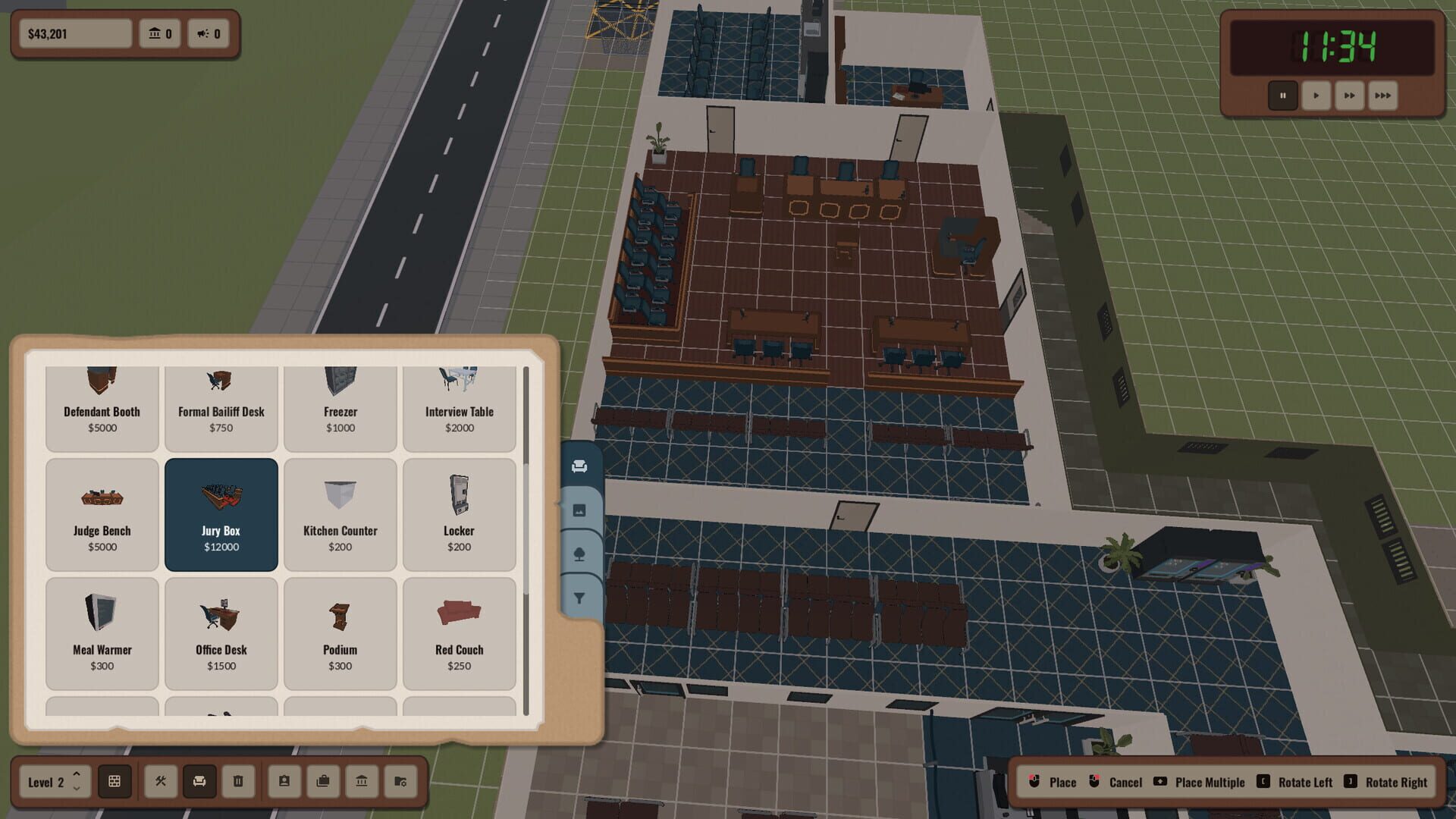The image size is (1456, 819).
Task: Select the trash delete tool
Action: 239,782
